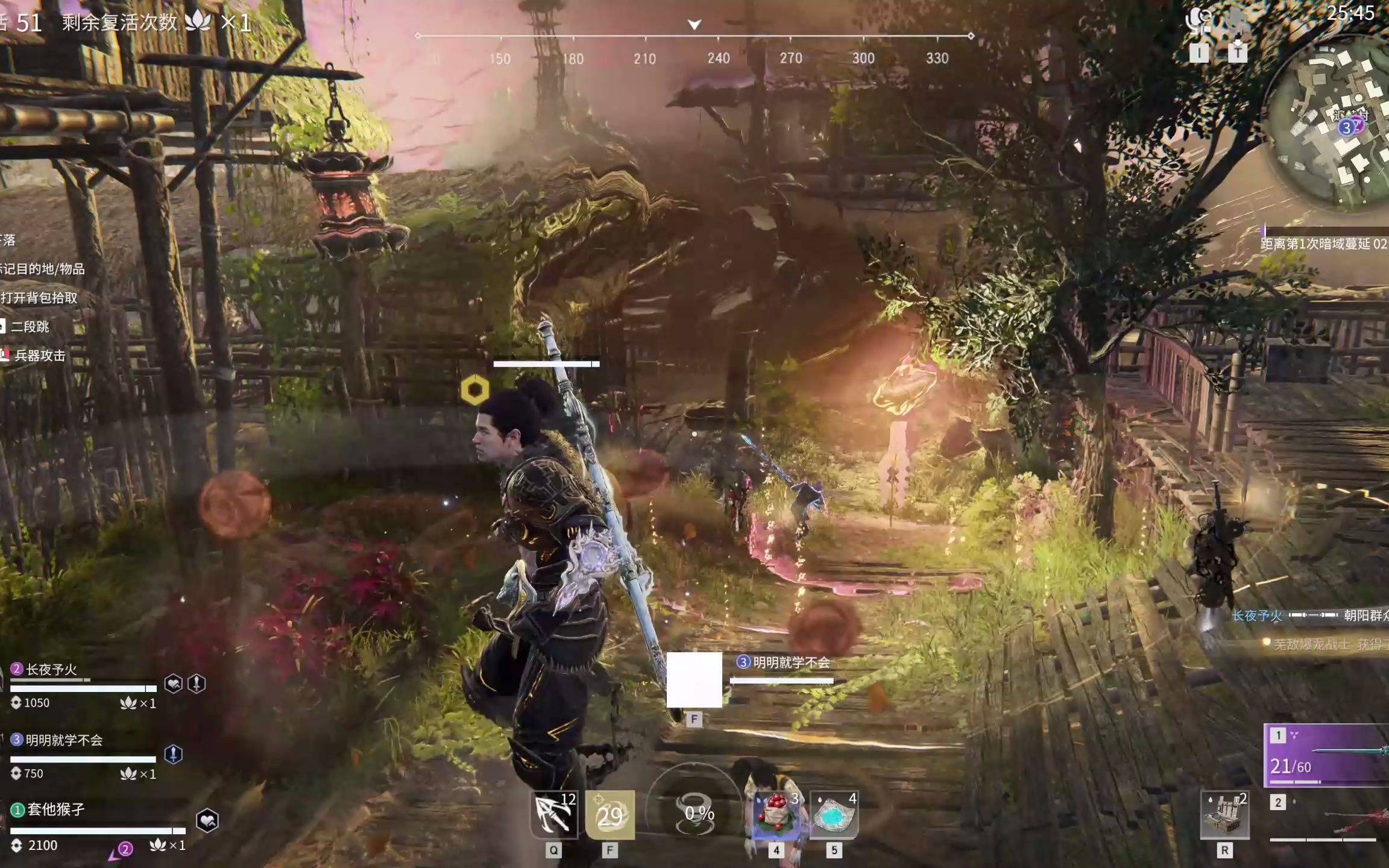
Task: Select the blue armor powder item slot
Action: (834, 815)
